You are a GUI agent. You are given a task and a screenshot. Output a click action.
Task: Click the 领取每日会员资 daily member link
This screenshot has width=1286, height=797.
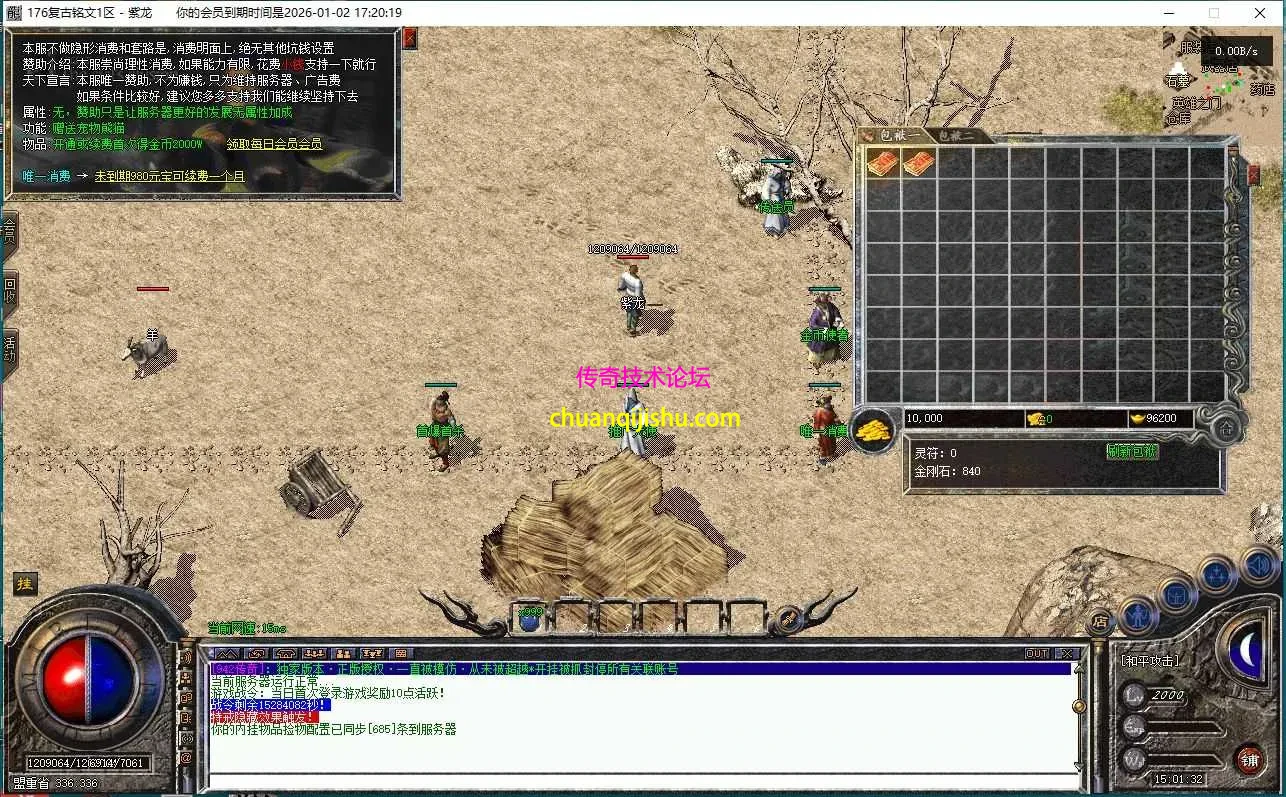click(272, 143)
